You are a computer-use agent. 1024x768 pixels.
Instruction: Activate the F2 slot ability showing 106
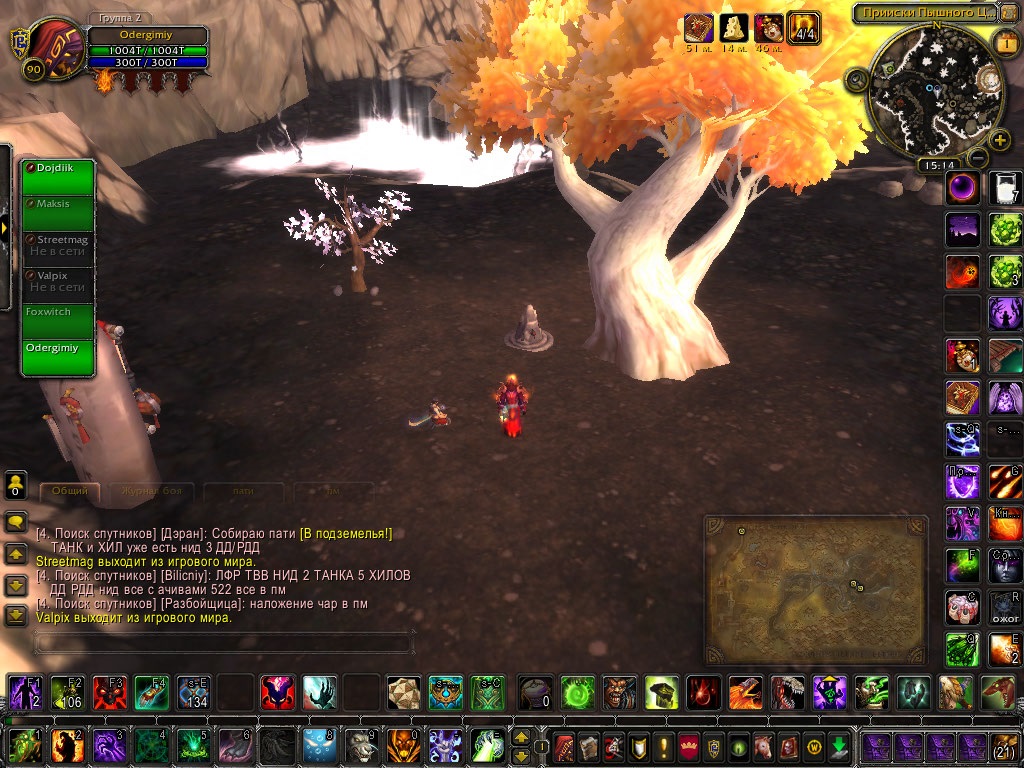tap(65, 691)
